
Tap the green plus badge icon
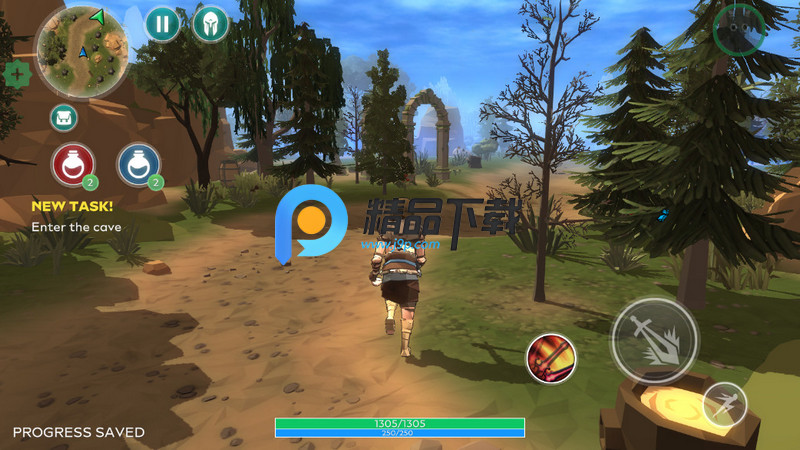point(17,74)
